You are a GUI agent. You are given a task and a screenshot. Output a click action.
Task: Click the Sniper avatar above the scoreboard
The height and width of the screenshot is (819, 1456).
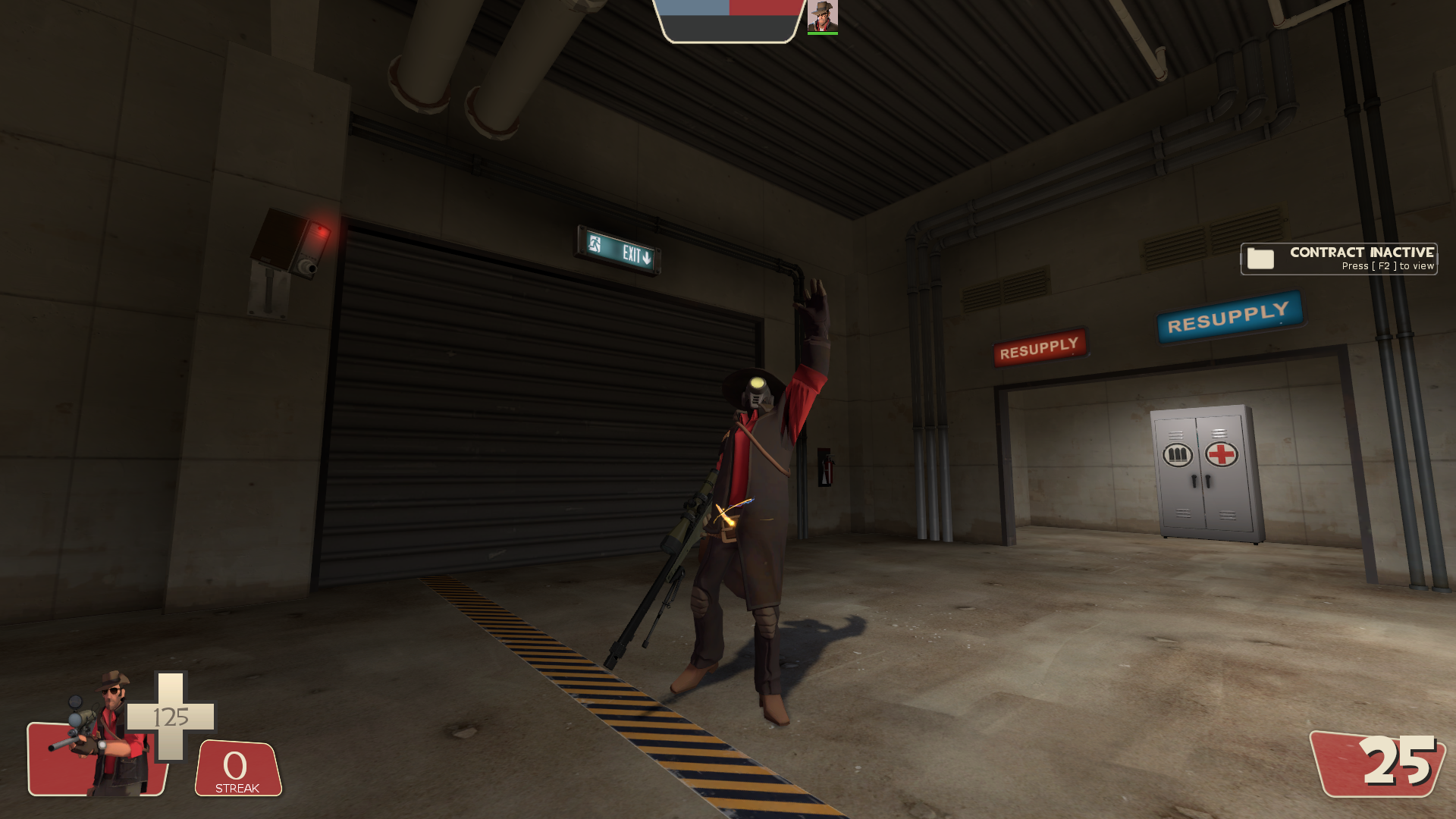click(824, 16)
